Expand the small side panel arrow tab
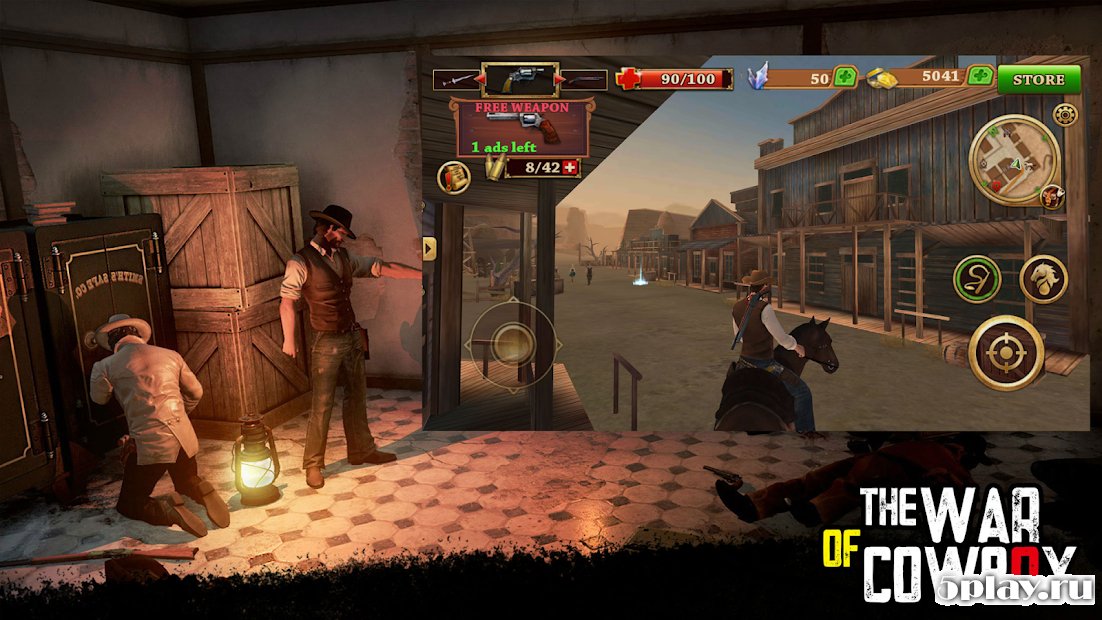 point(430,247)
